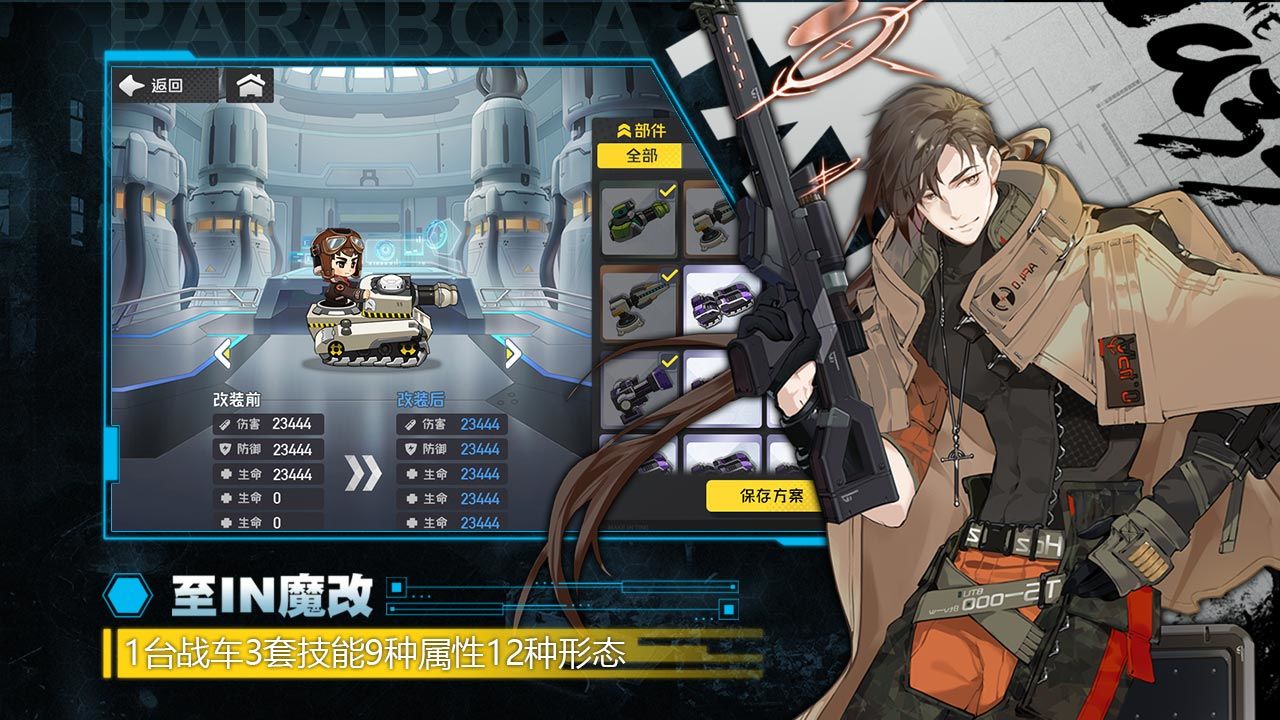Screen dimensions: 1280x720
Task: Show the previous tank with the left arrow
Action: (x=223, y=353)
